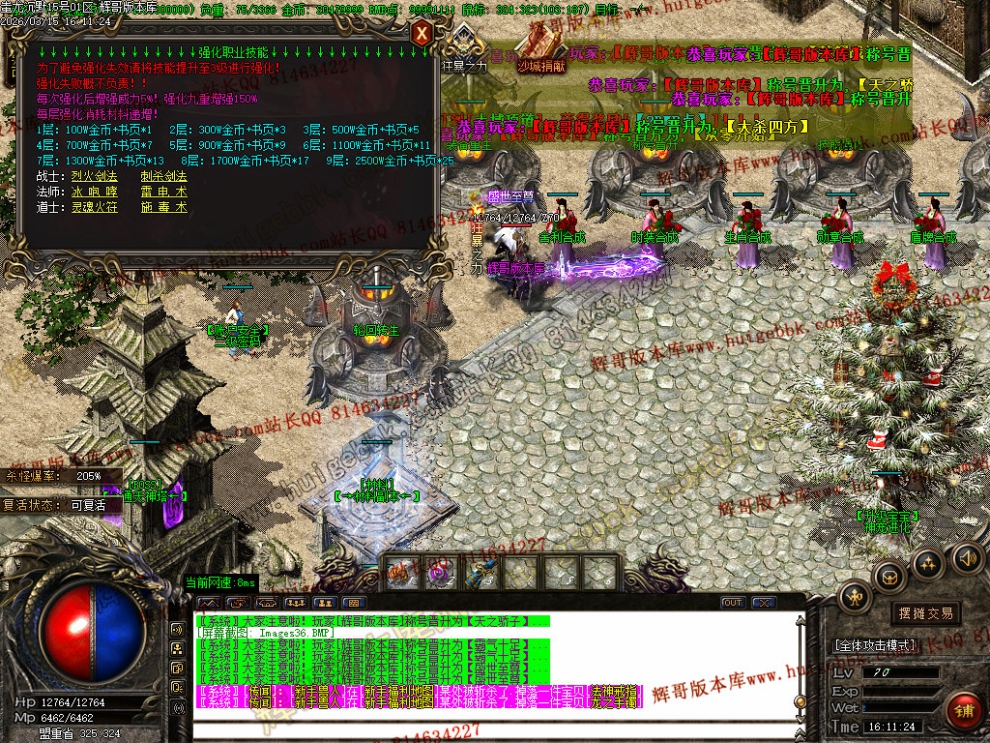Toggle the sound speaker icon
The width and height of the screenshot is (990, 743).
coord(966,557)
